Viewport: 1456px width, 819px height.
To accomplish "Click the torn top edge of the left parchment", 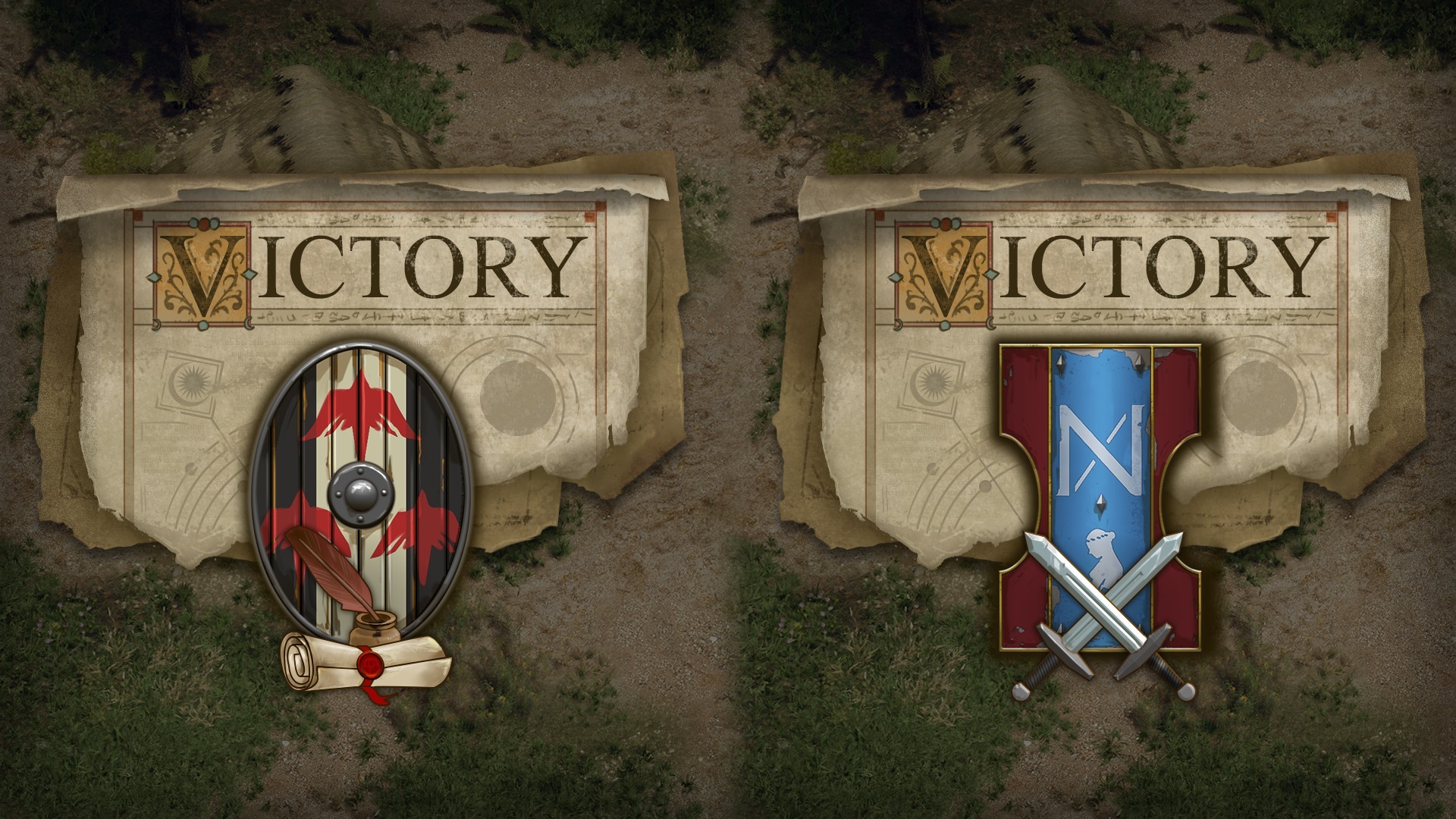I will coord(341,182).
